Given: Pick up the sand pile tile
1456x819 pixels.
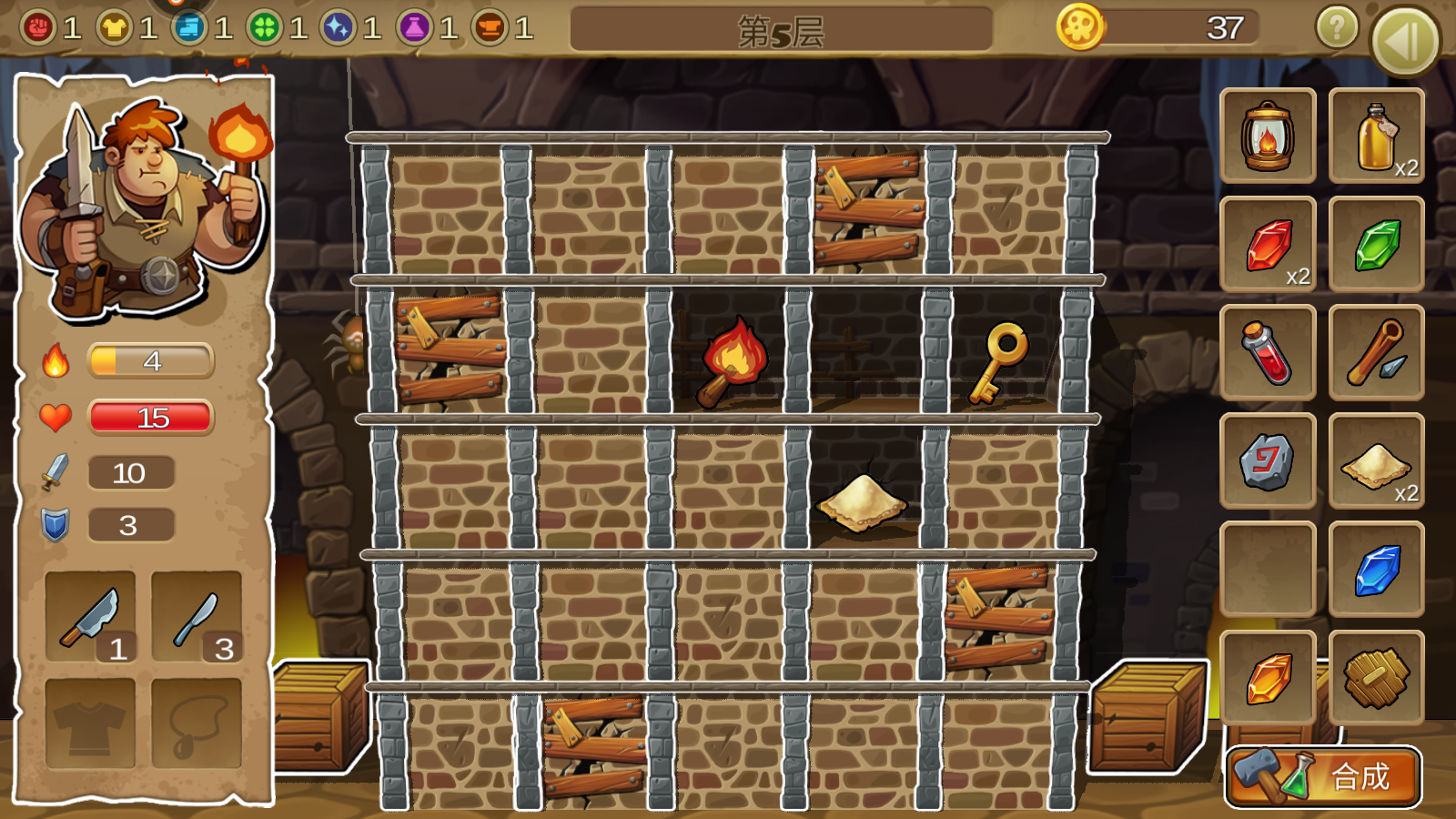Looking at the screenshot, I should pyautogui.click(x=860, y=500).
